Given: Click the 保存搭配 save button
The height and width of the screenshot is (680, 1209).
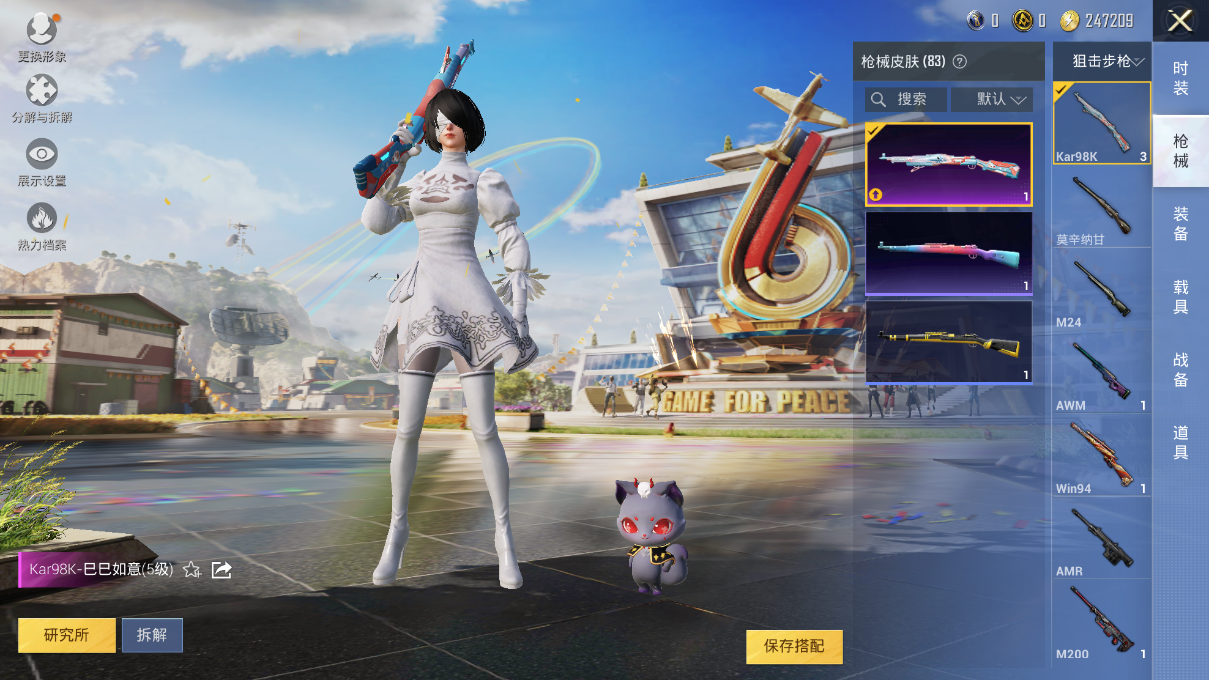Looking at the screenshot, I should point(794,646).
